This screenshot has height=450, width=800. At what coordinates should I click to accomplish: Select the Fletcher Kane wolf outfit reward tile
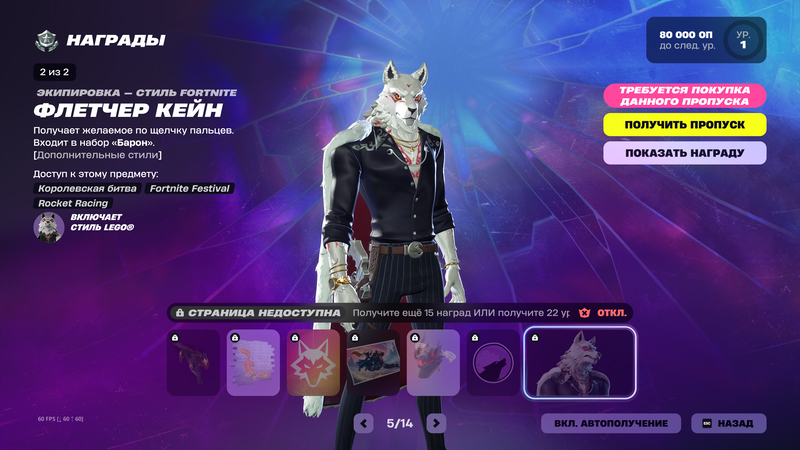point(579,363)
